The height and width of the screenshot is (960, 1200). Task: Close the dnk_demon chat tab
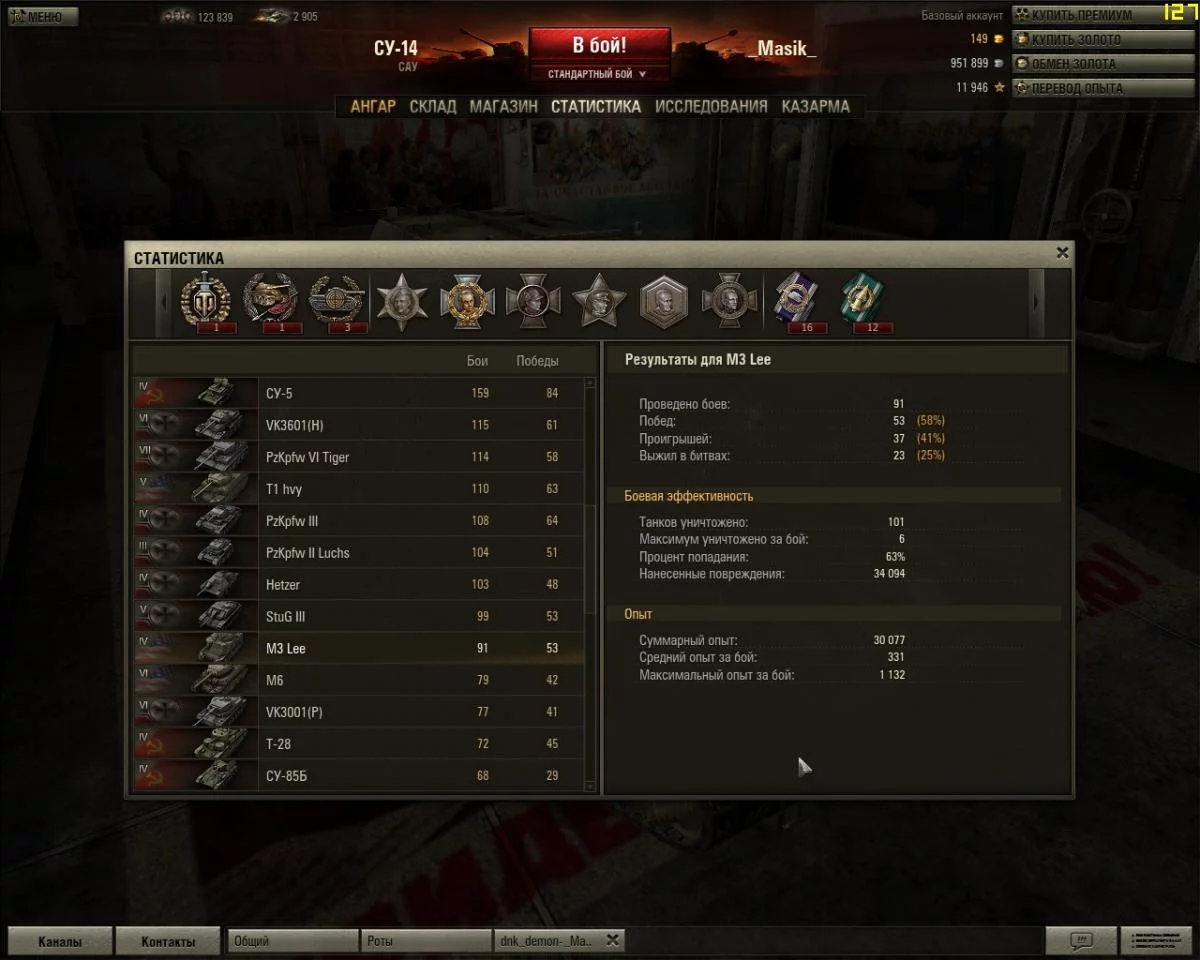[613, 940]
